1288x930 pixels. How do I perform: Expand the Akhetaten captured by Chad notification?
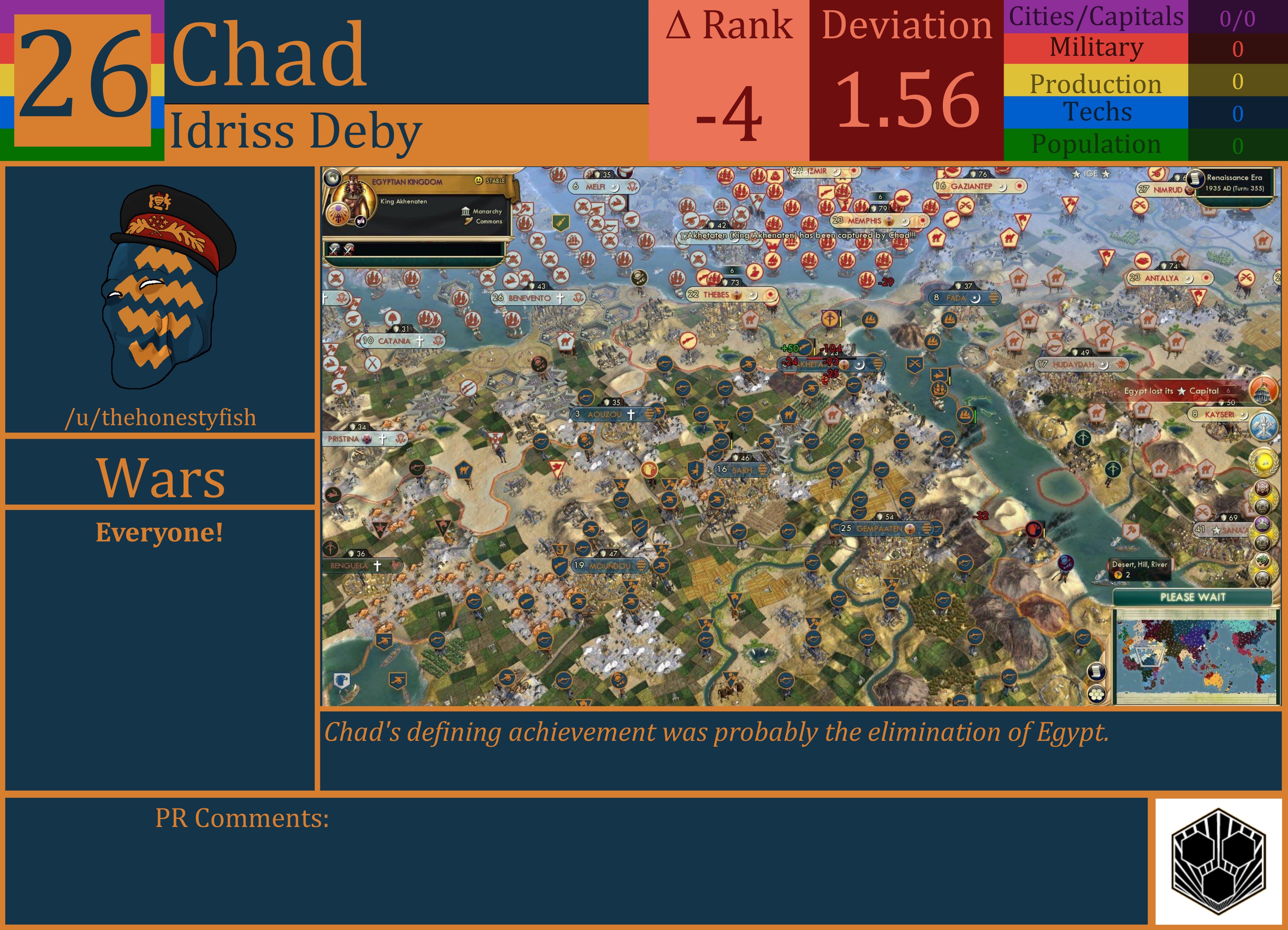coord(795,234)
